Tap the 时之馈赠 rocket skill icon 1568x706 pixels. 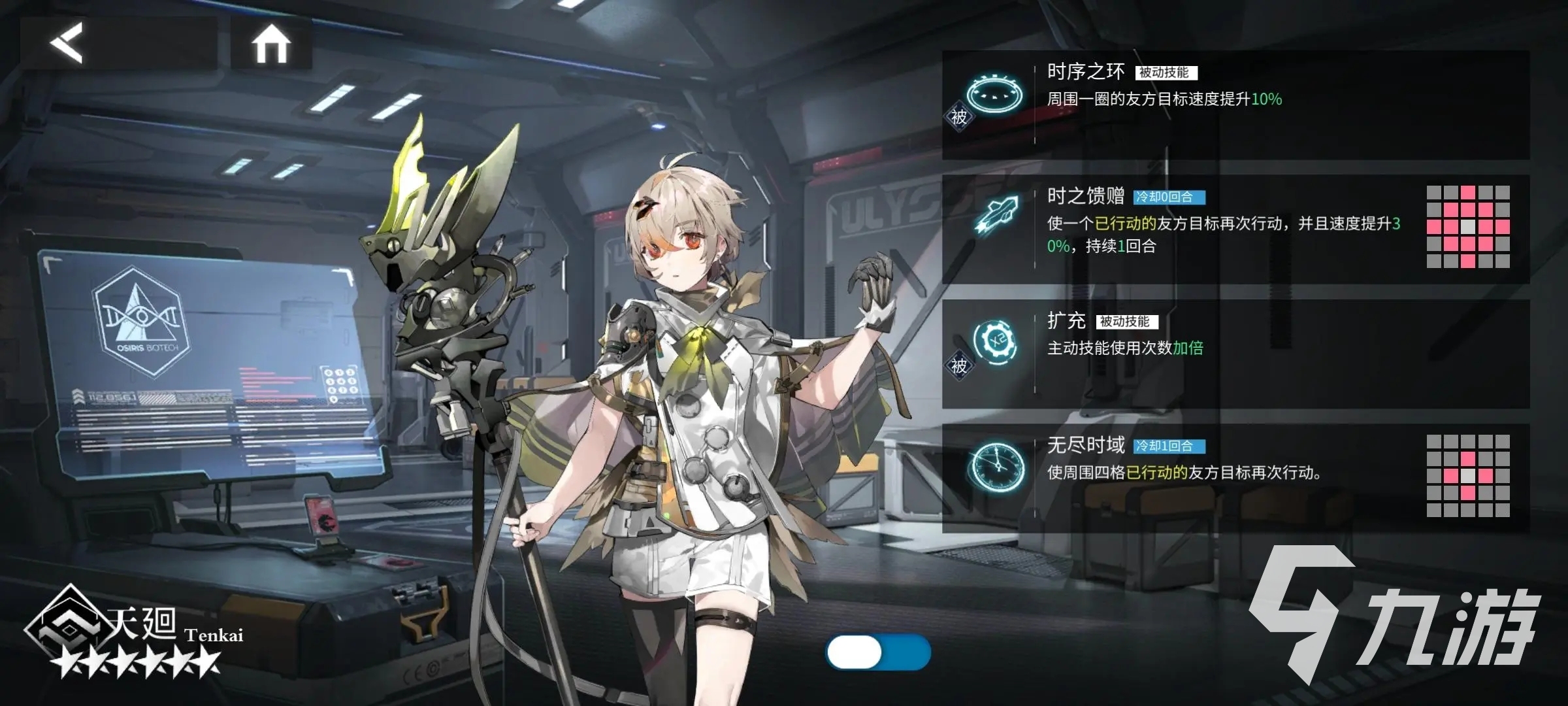pos(995,215)
